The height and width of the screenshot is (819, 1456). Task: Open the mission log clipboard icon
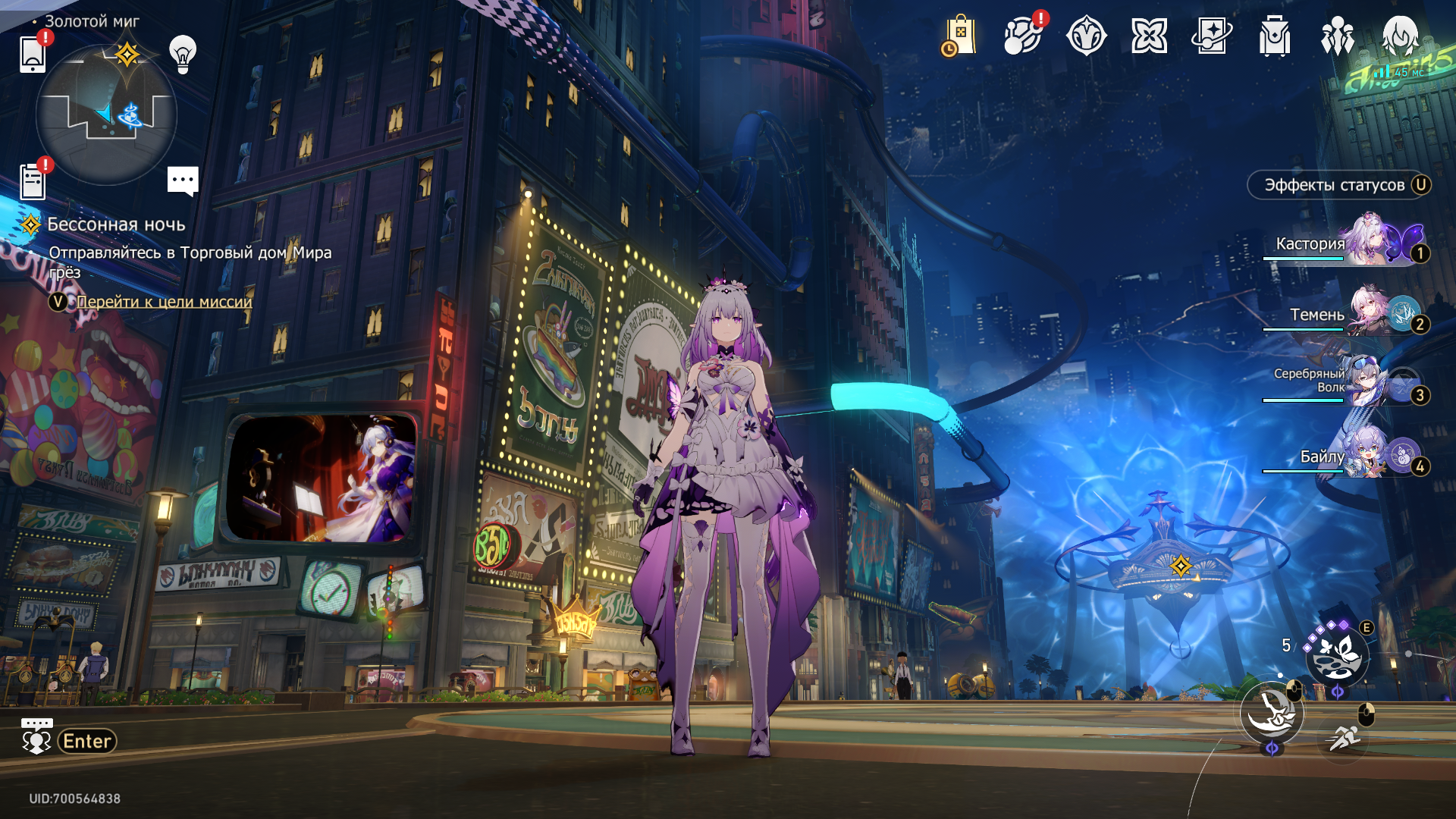[33, 182]
